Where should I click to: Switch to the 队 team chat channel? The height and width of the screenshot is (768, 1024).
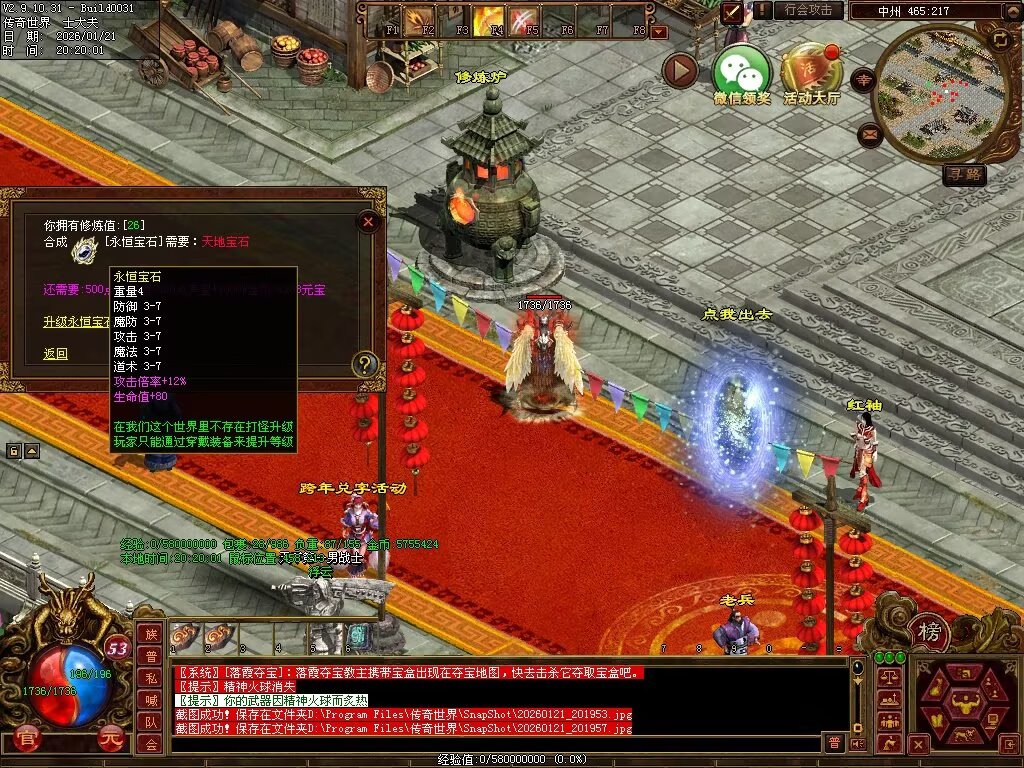pyautogui.click(x=150, y=722)
